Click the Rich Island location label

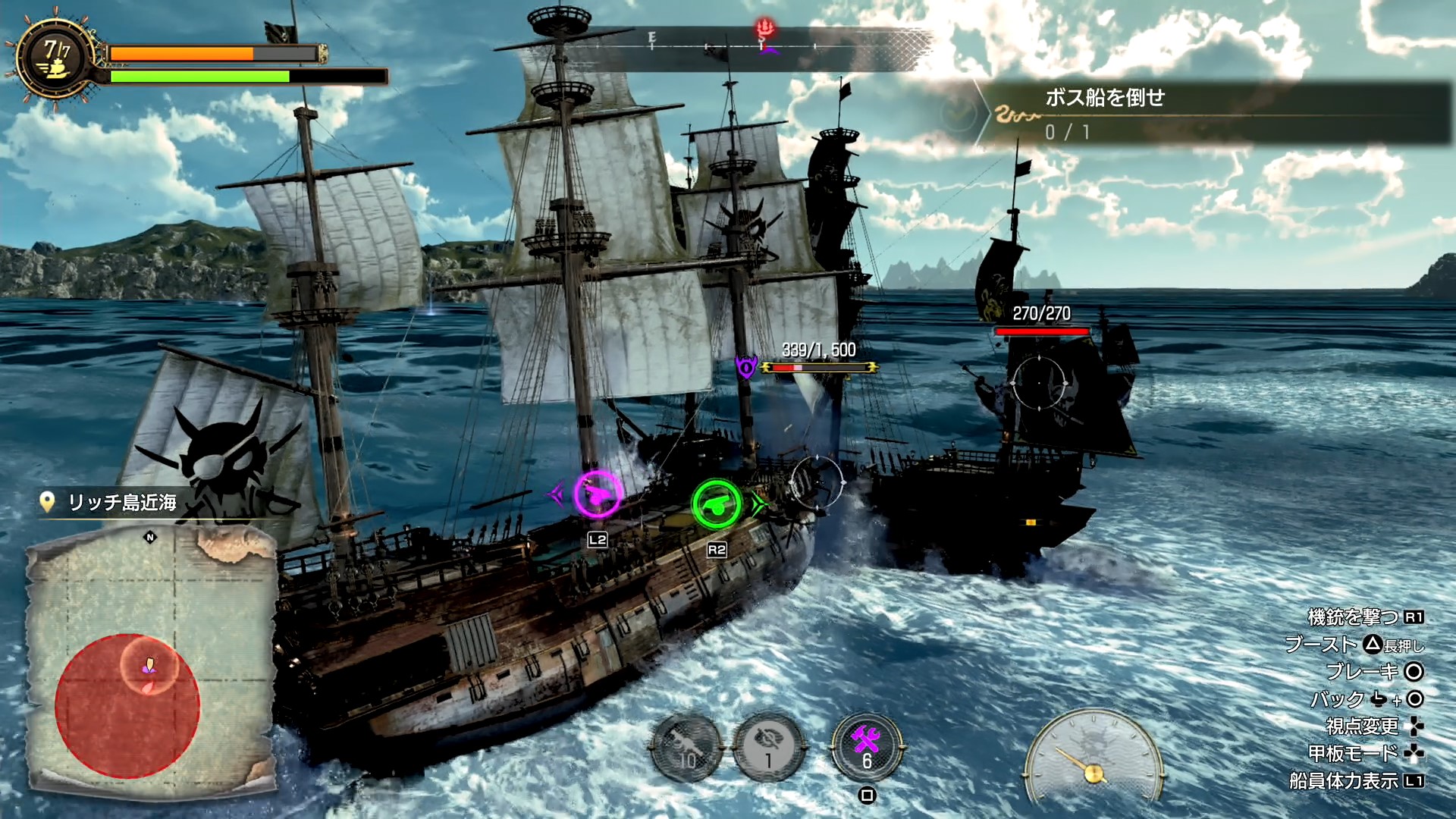[121, 502]
